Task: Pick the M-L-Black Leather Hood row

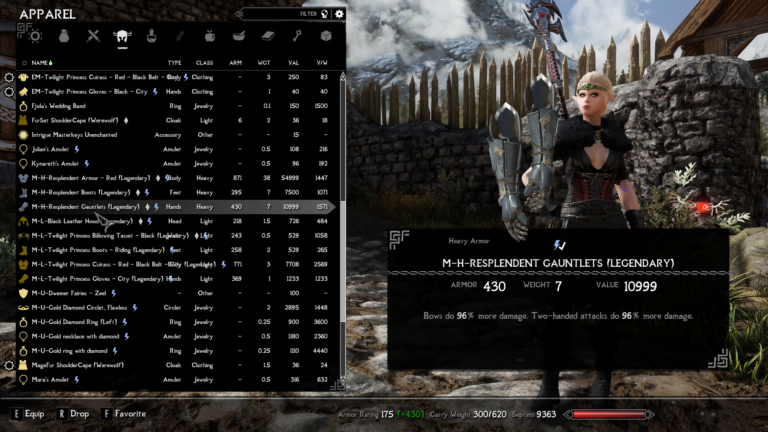Action: (82, 221)
